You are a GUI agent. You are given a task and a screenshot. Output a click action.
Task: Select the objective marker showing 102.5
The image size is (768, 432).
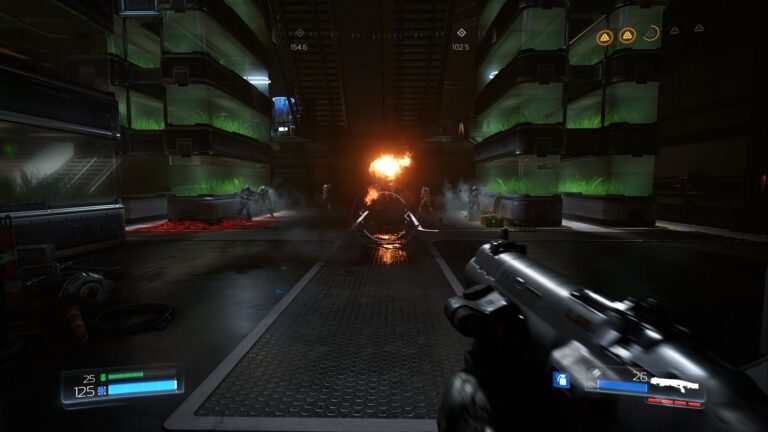pyautogui.click(x=461, y=33)
